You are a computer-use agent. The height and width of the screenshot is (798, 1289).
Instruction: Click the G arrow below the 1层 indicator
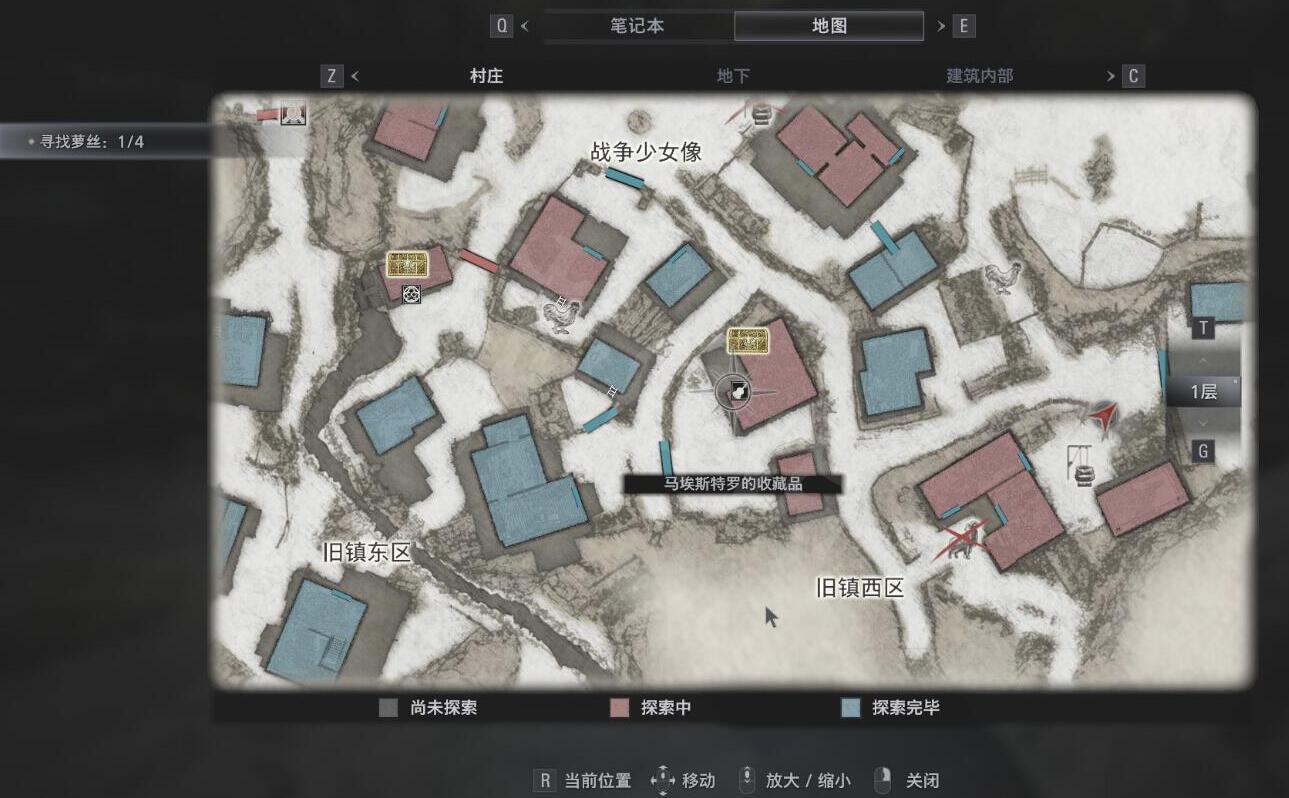(1202, 424)
